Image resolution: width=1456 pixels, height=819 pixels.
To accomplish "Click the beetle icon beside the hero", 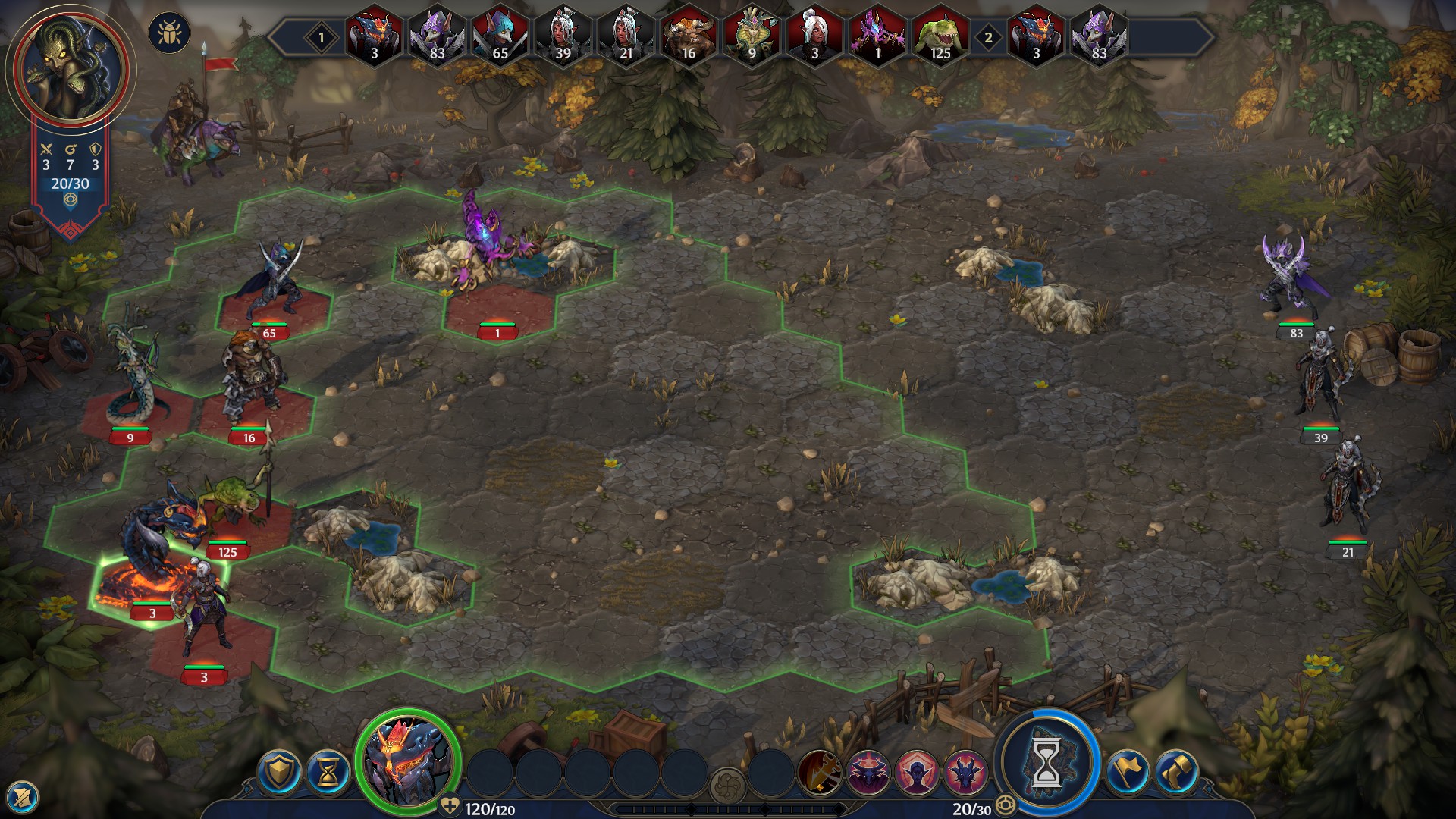I will (x=170, y=33).
